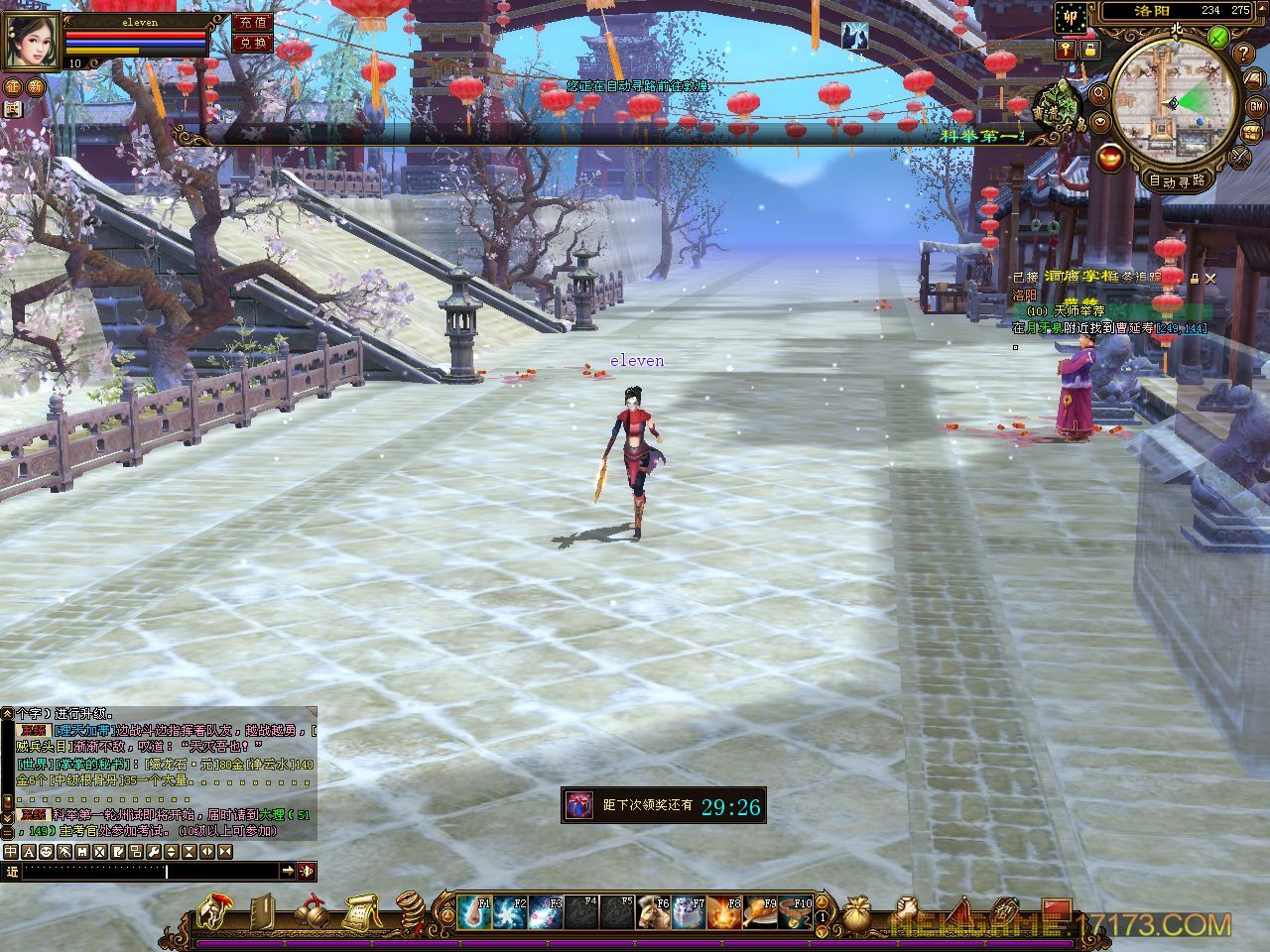
Task: Open the money pouch bag icon
Action: tap(855, 910)
